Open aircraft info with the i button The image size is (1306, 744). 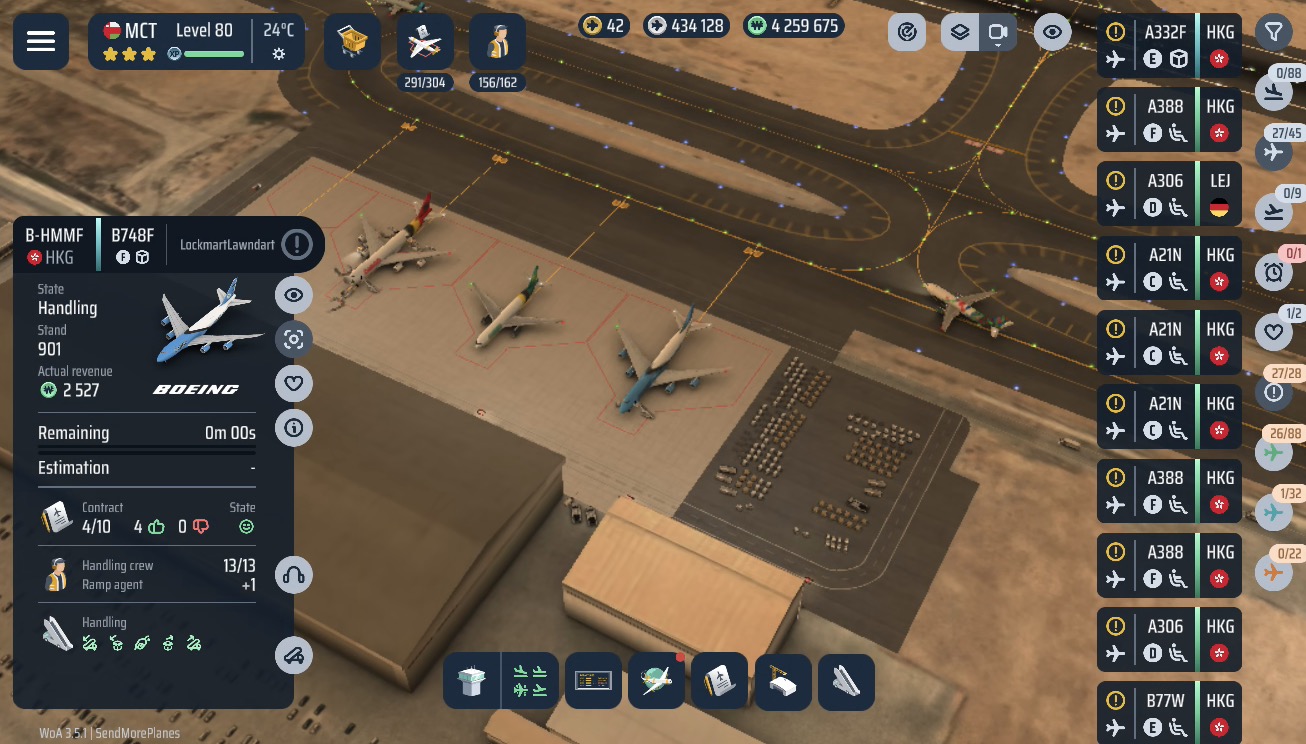click(x=294, y=428)
